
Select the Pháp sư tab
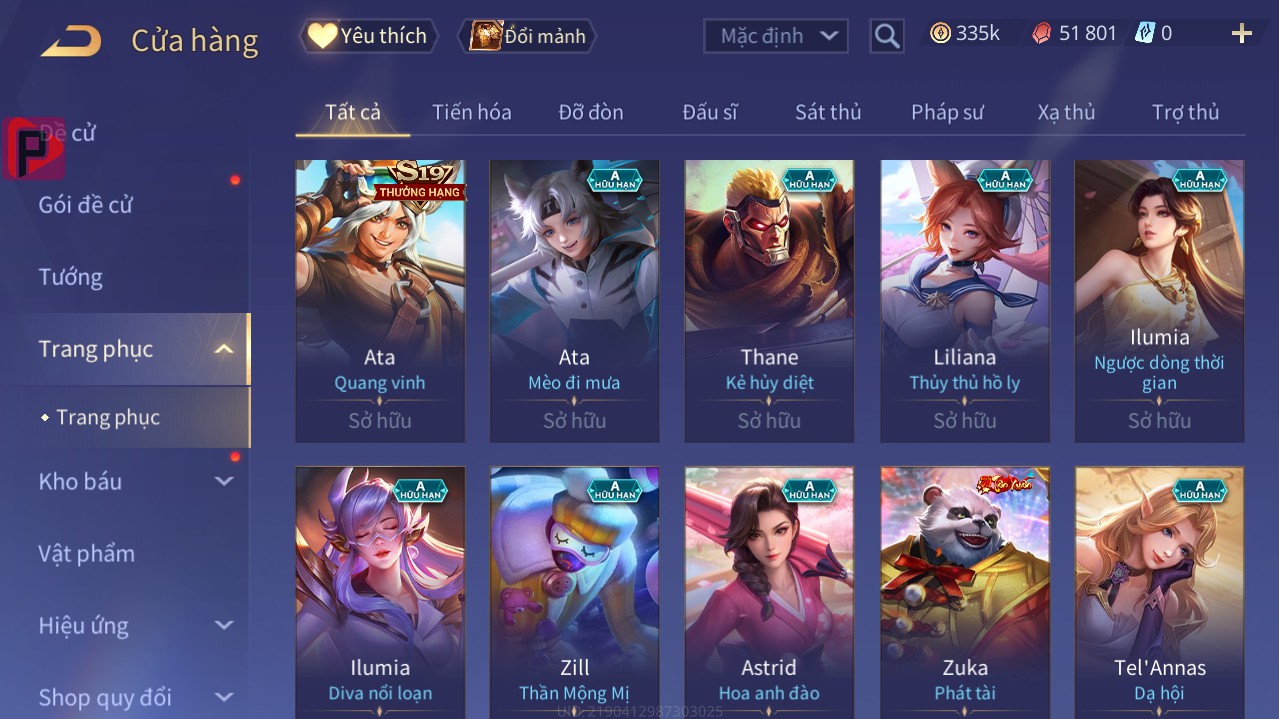click(x=947, y=112)
